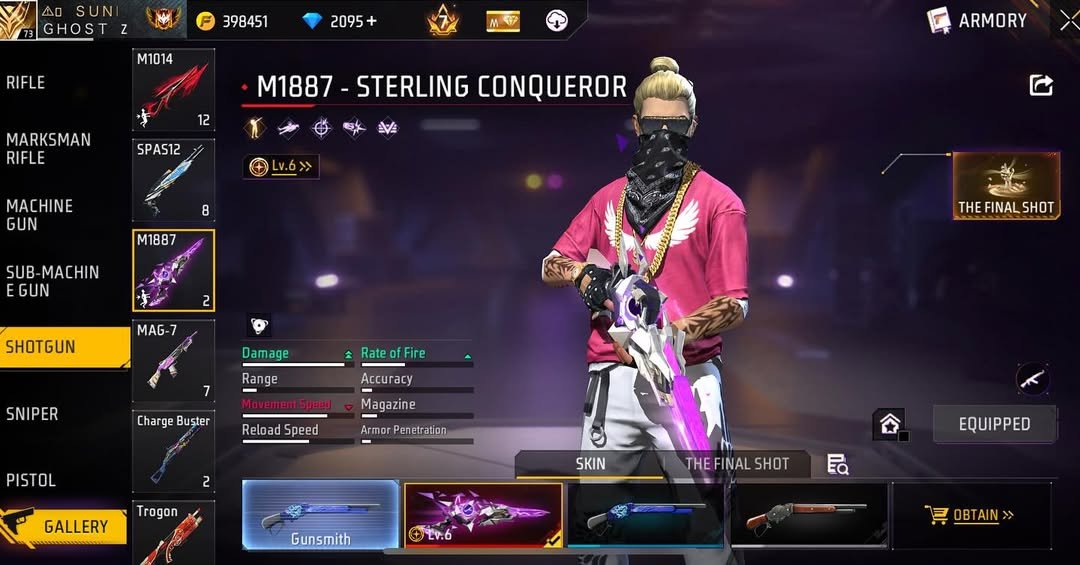Select the M1014 shotgun thumbnail
Screen dimensions: 1080x565
tap(173, 90)
